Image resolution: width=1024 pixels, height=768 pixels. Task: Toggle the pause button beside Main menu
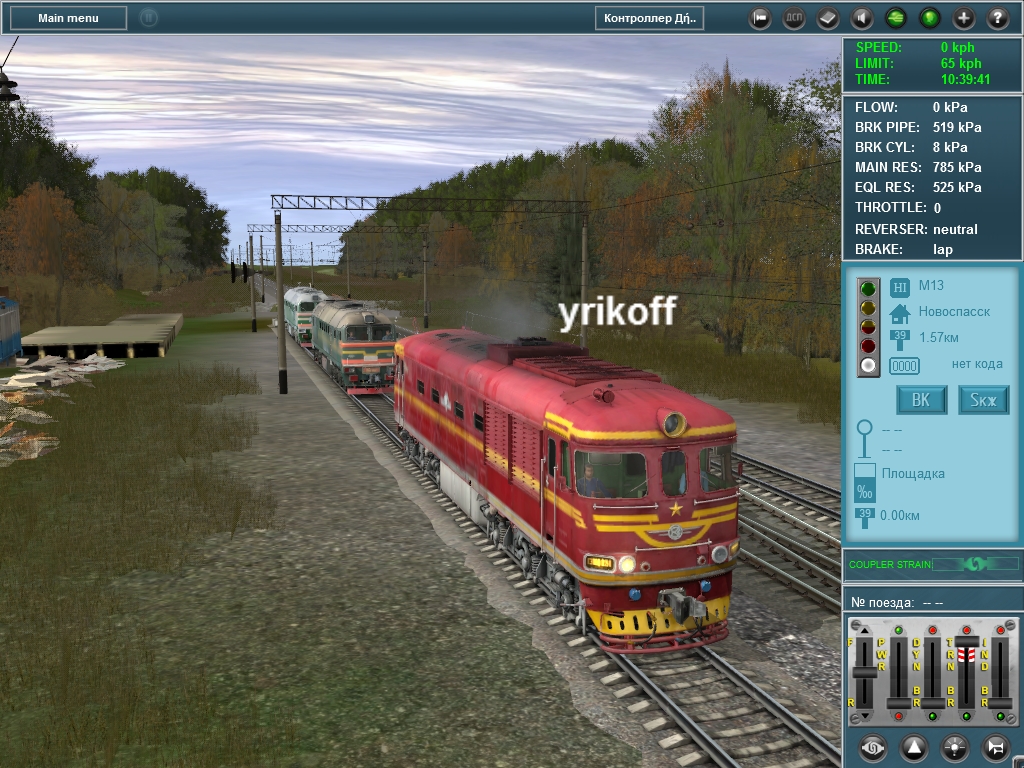click(149, 18)
